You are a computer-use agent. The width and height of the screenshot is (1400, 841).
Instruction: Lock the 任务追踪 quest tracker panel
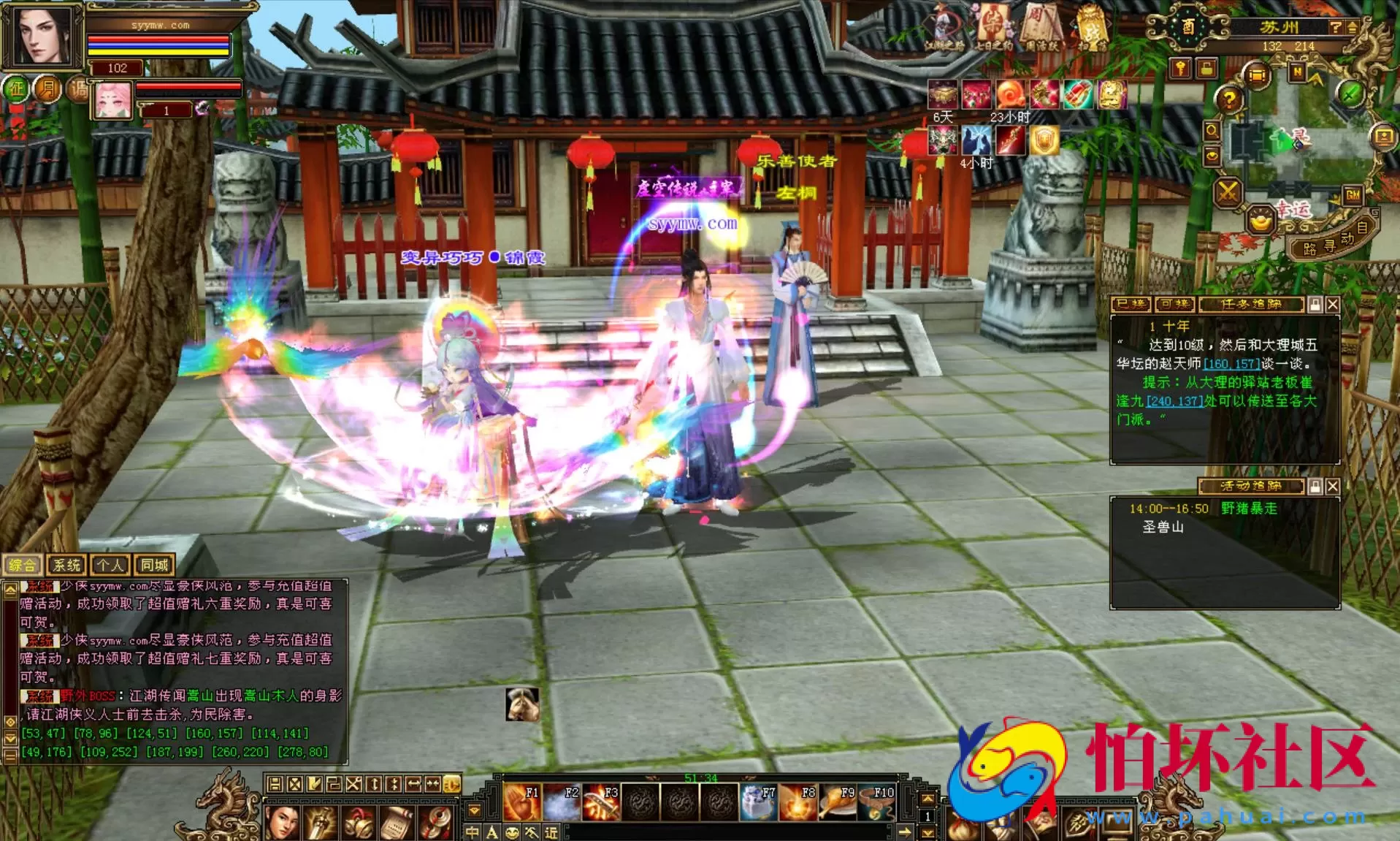point(1315,305)
